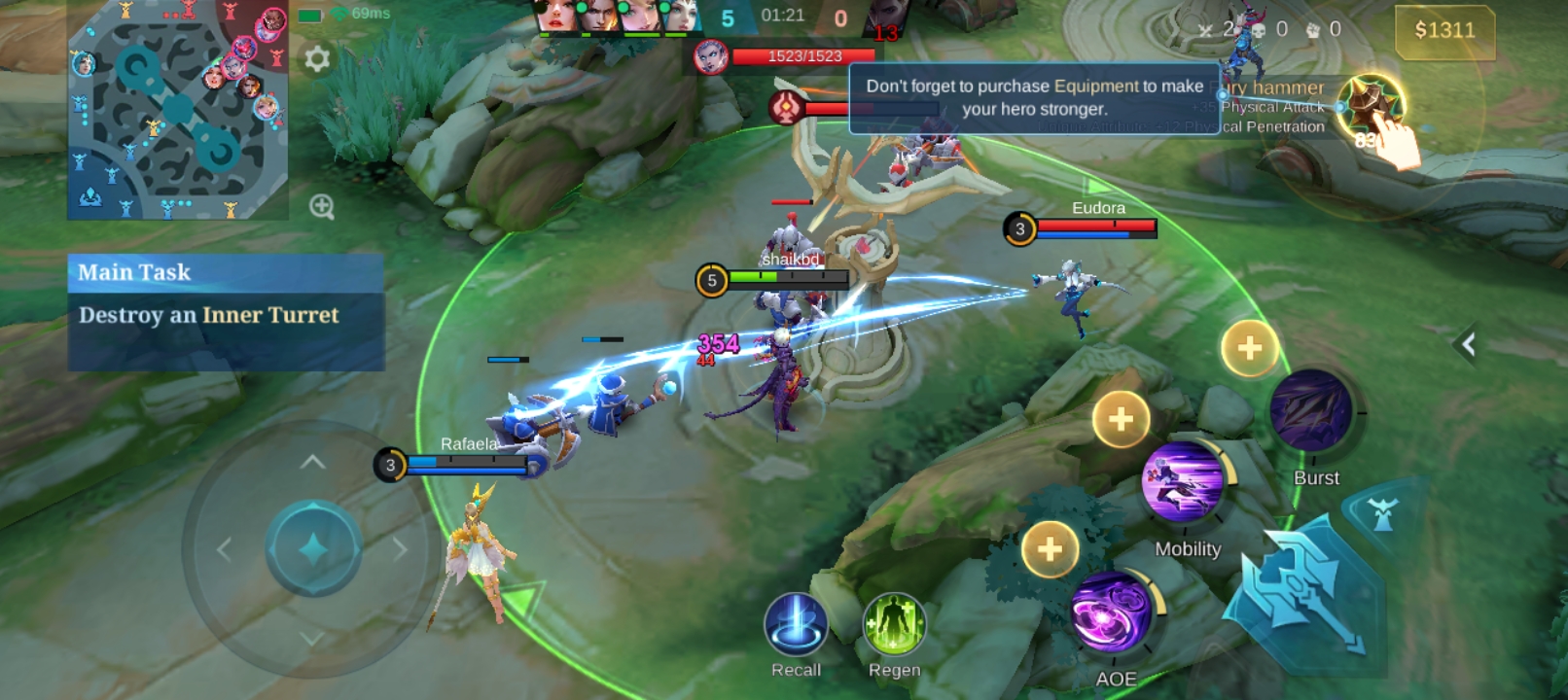Open the shop via the $1311 gold button
The height and width of the screenshot is (700, 1568).
[1444, 31]
